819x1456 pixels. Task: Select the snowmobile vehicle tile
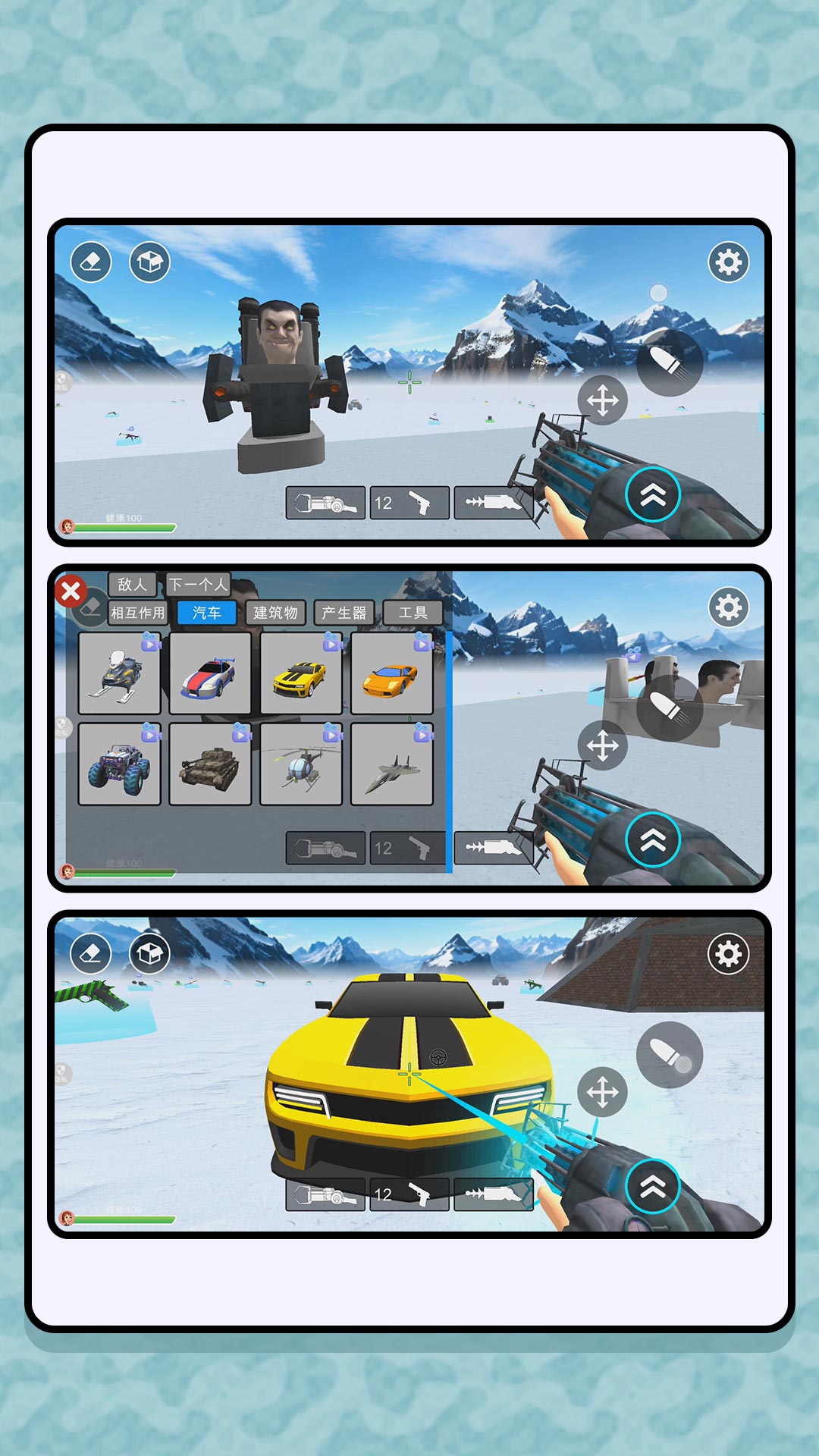tap(119, 673)
